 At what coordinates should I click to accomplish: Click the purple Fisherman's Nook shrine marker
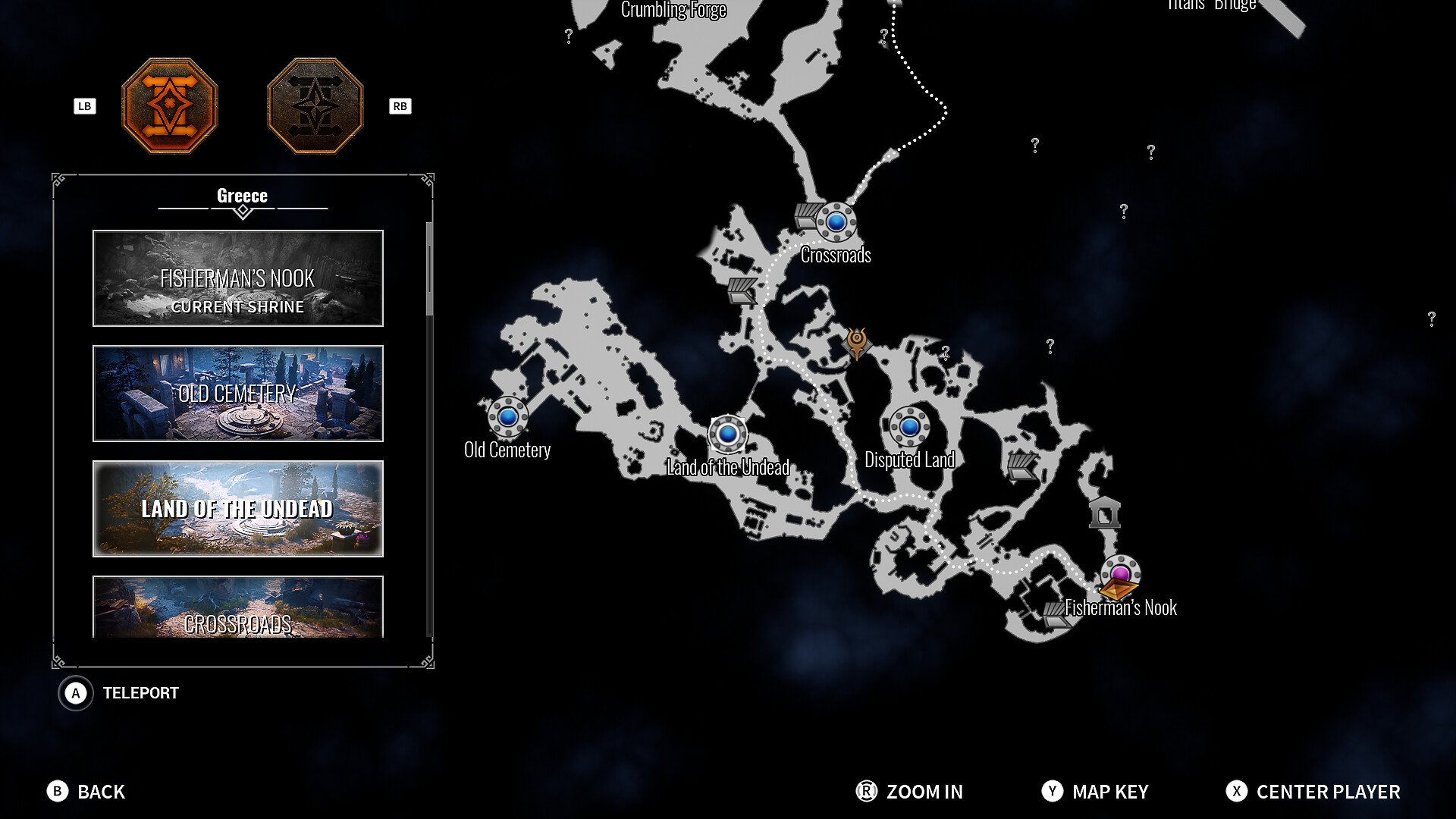(x=1120, y=573)
